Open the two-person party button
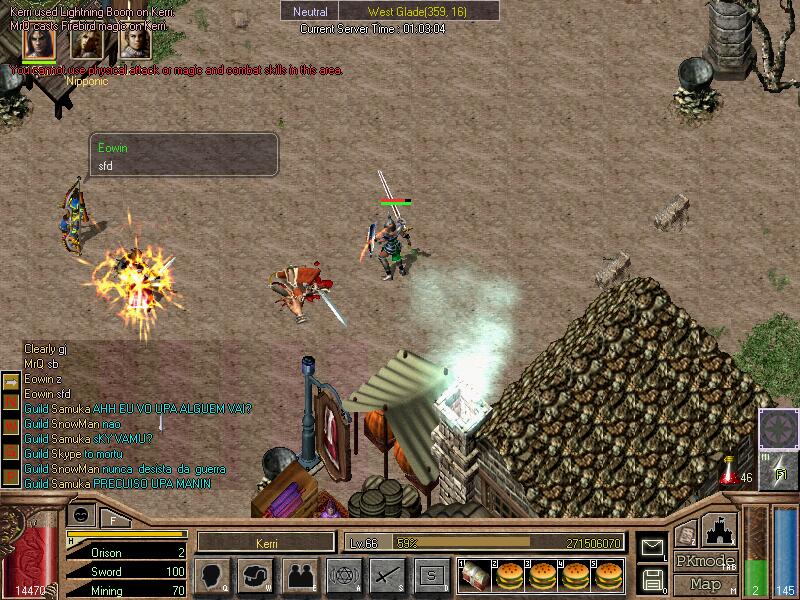This screenshot has width=800, height=600. [x=300, y=575]
